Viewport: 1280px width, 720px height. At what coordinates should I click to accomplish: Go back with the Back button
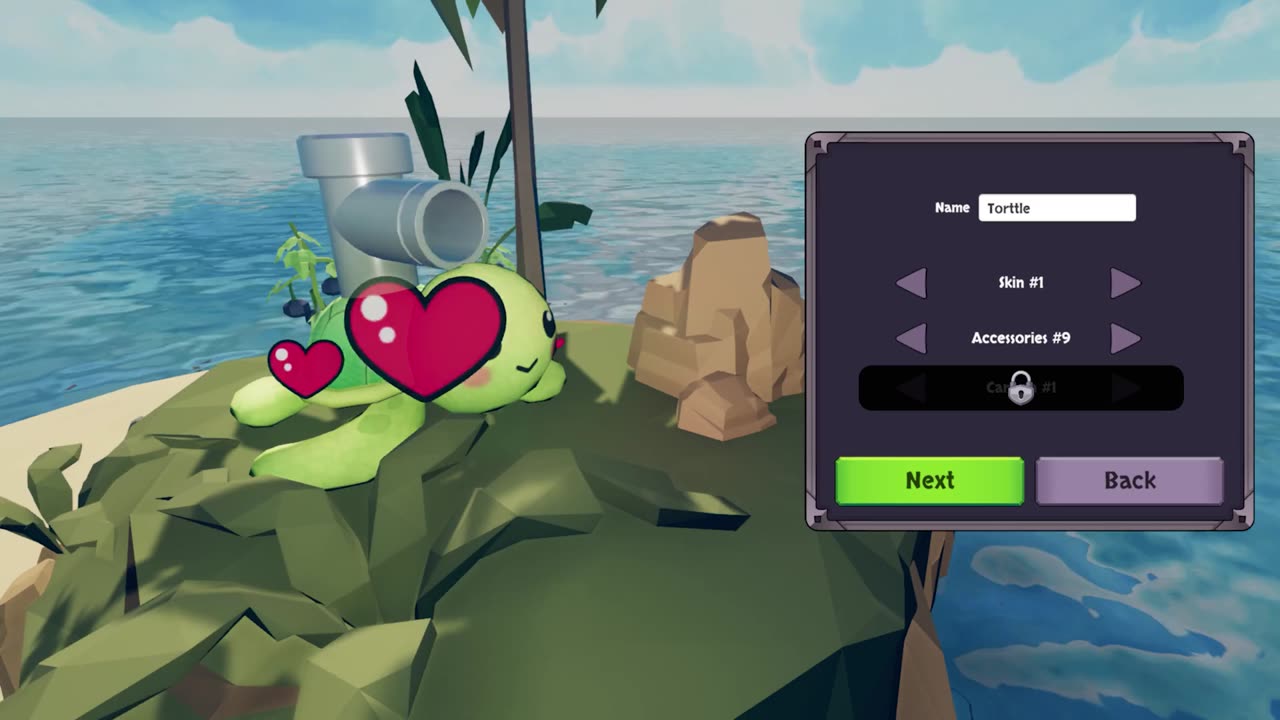1129,481
